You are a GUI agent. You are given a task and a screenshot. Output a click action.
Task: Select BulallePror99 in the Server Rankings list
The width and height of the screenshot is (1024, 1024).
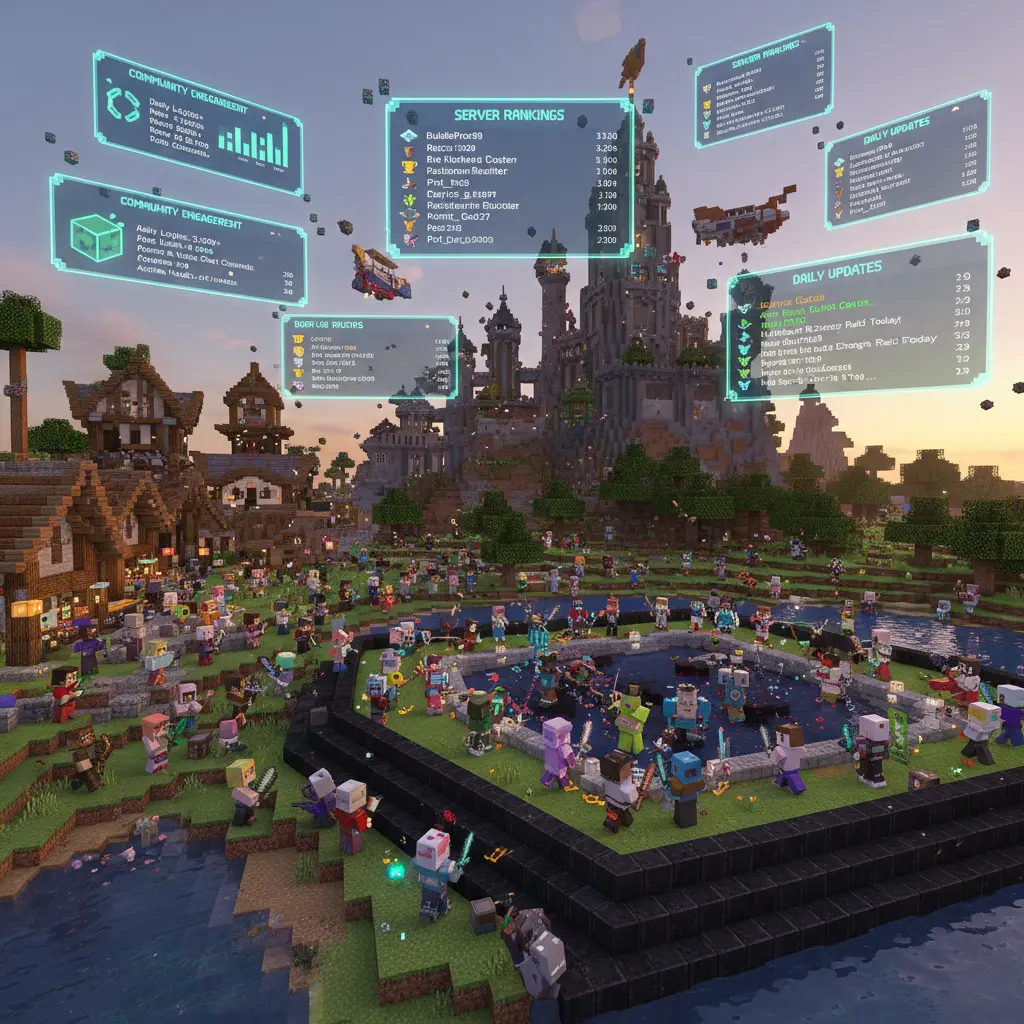click(x=454, y=136)
